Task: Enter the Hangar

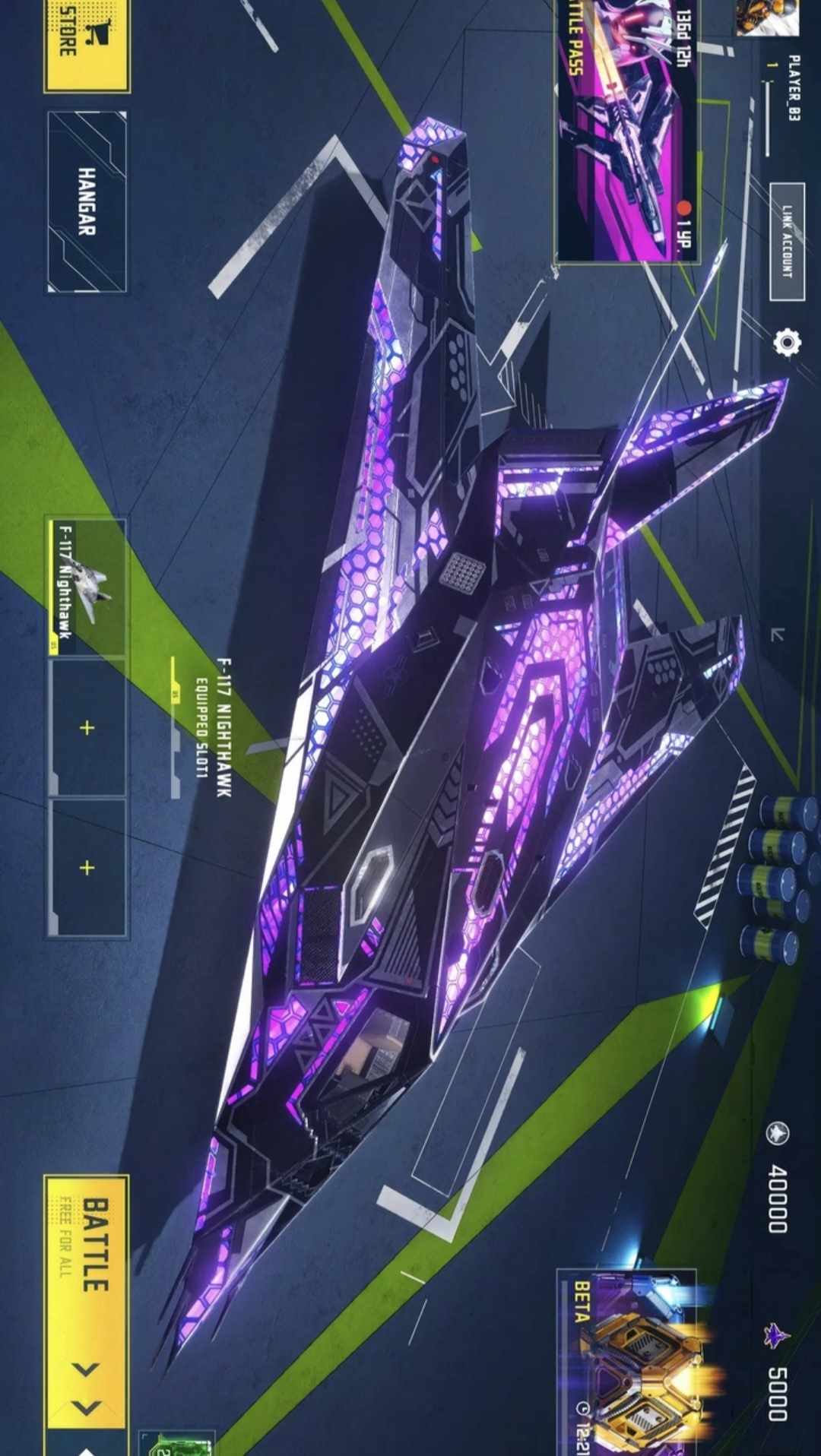Action: [x=87, y=201]
